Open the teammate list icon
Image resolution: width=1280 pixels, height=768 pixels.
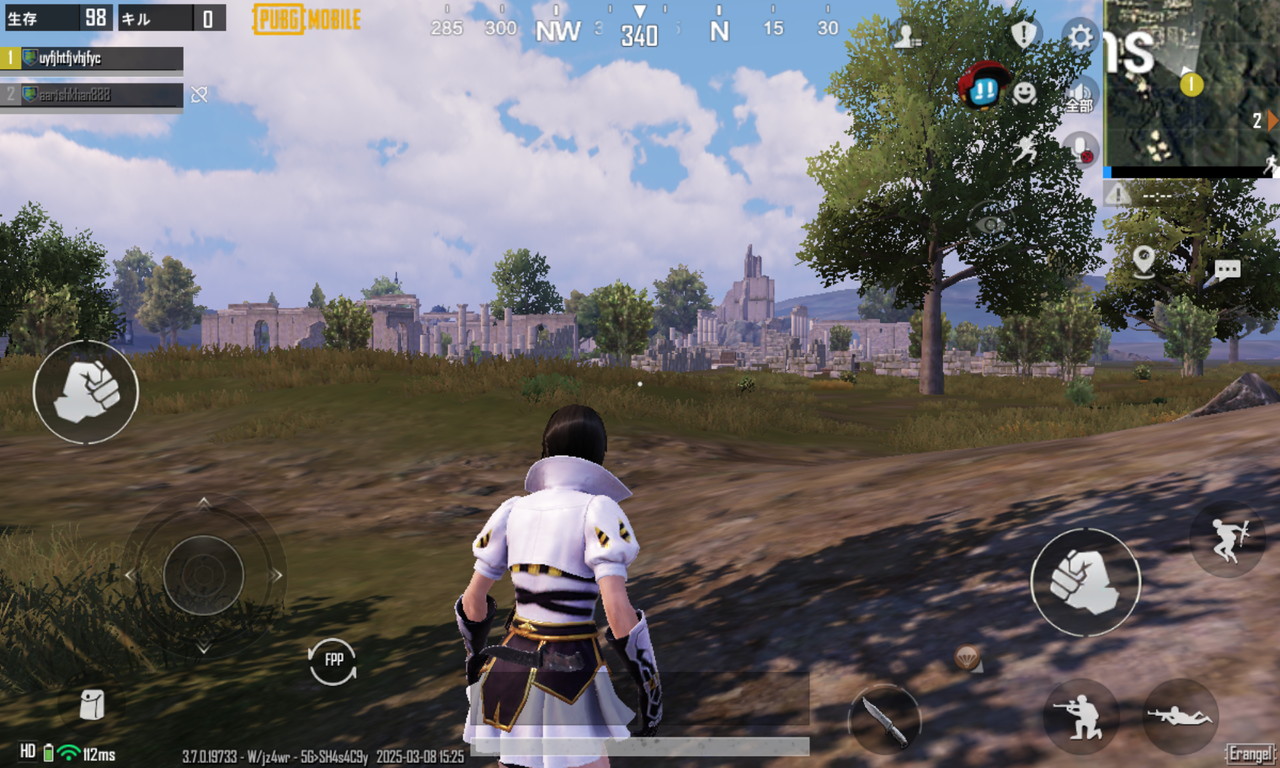click(x=907, y=36)
